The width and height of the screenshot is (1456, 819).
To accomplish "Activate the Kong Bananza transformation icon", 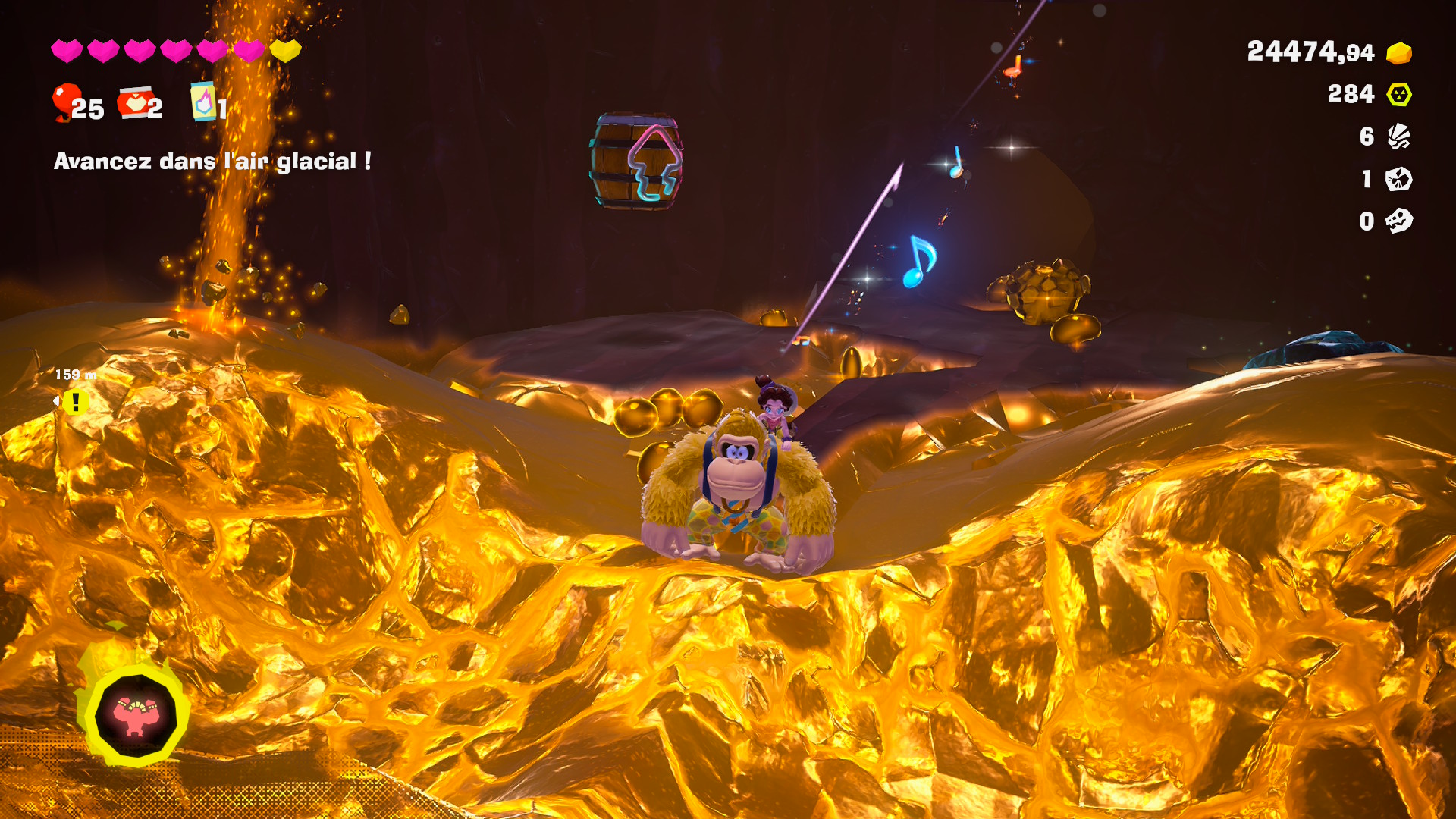I will tap(135, 714).
